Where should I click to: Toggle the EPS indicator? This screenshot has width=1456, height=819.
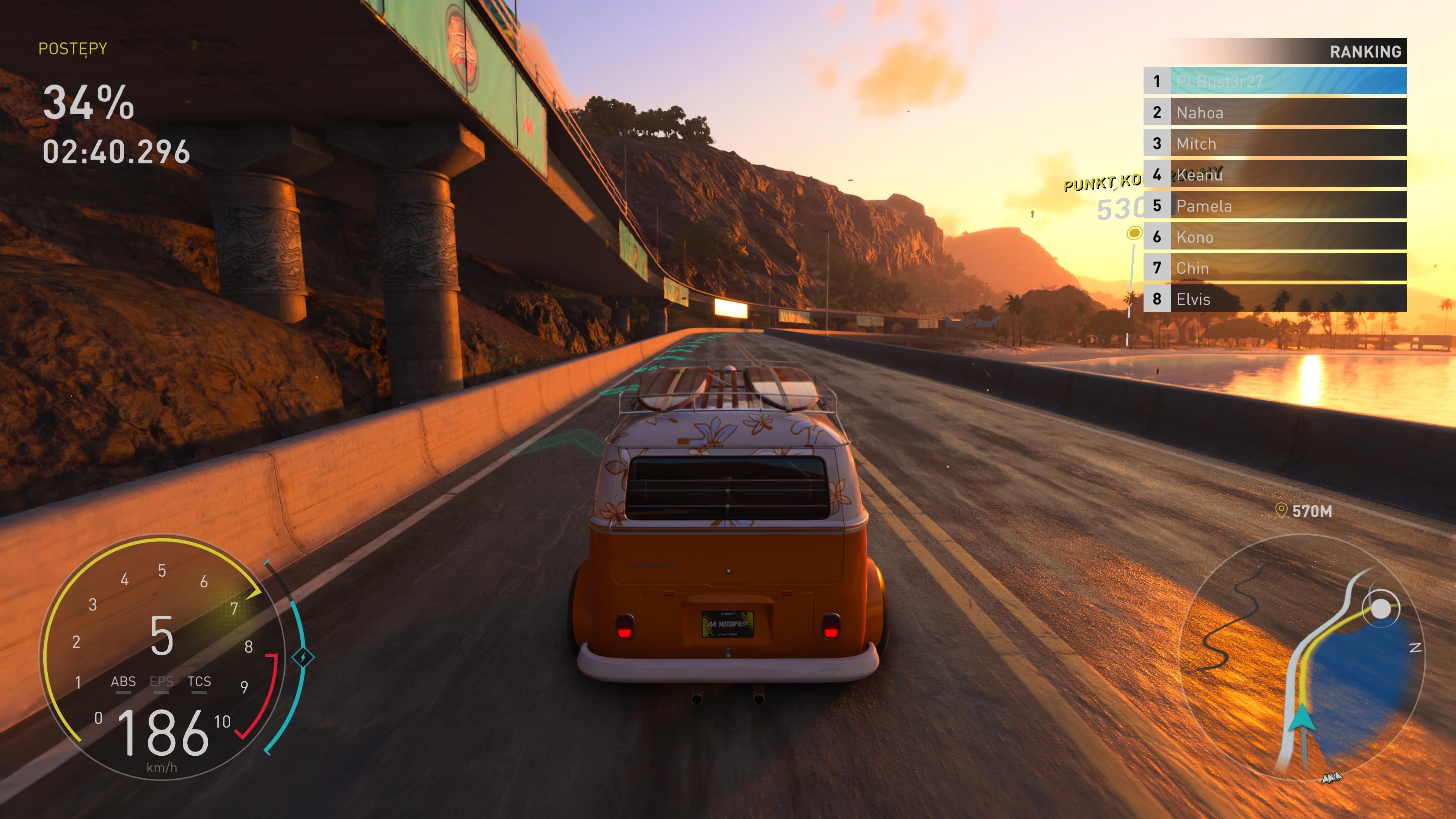(x=161, y=682)
